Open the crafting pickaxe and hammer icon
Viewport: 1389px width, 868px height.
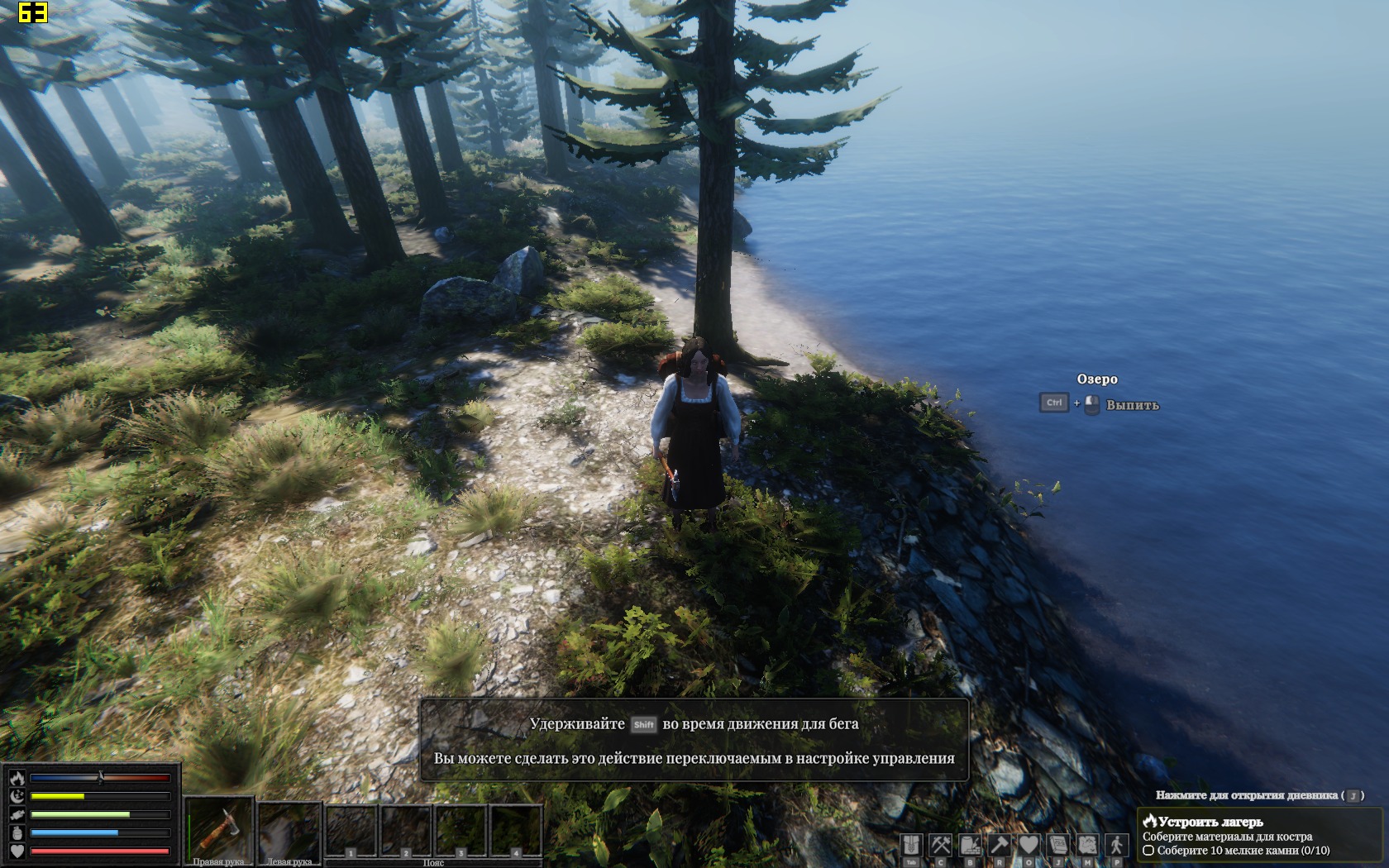(941, 845)
